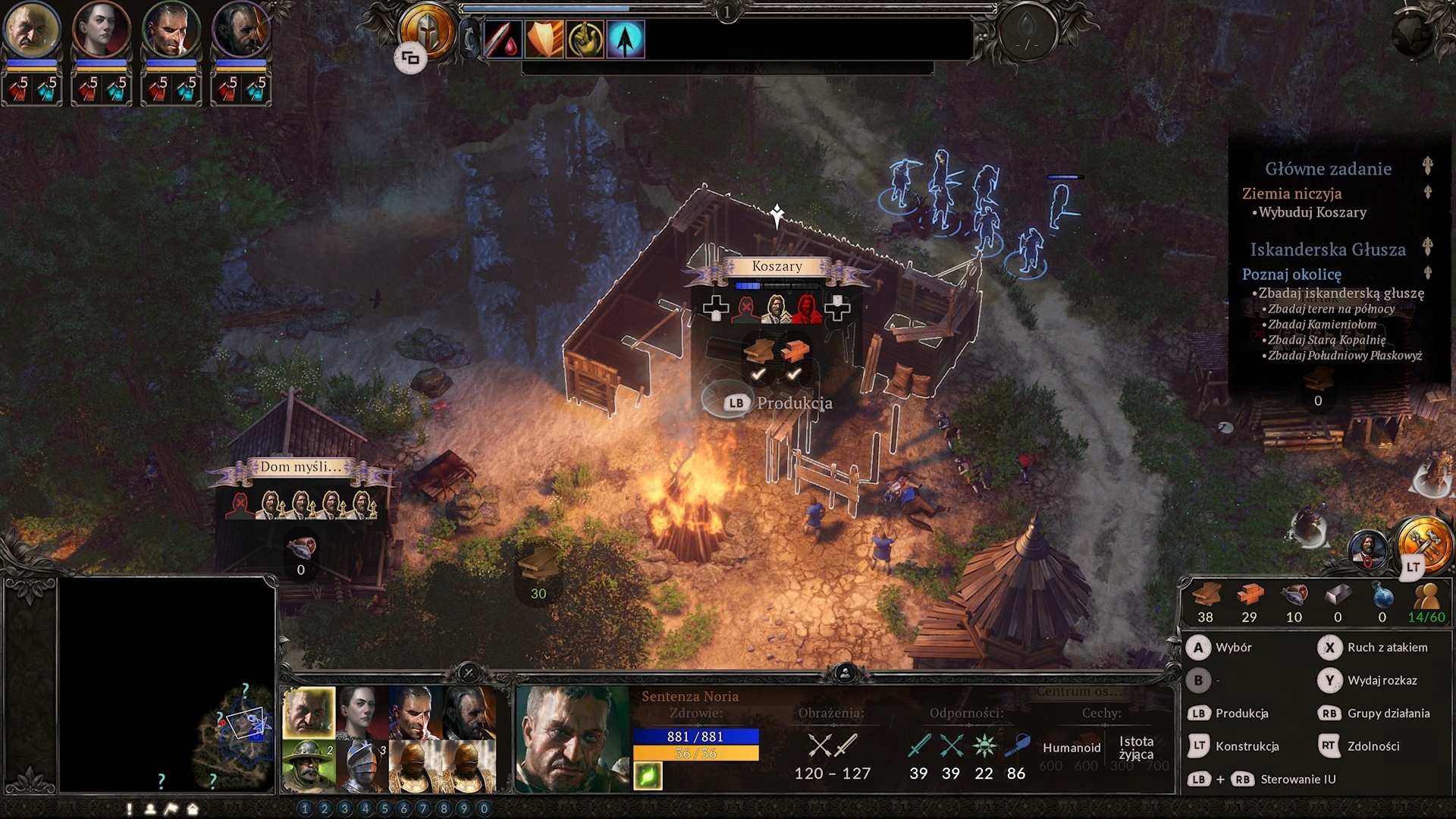Activate the blue arrow ability

[x=626, y=39]
